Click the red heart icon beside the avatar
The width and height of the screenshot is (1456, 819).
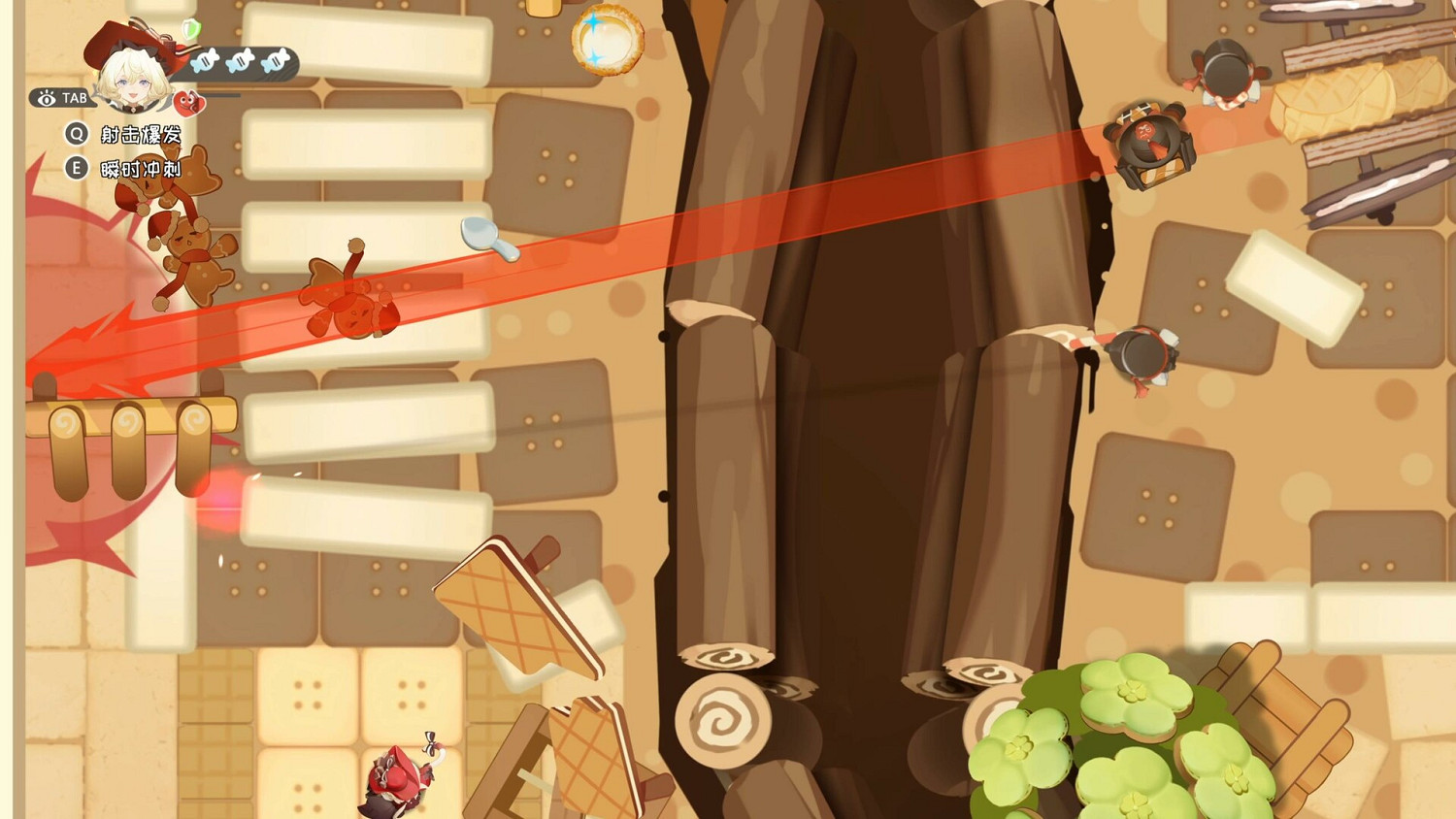tap(187, 104)
